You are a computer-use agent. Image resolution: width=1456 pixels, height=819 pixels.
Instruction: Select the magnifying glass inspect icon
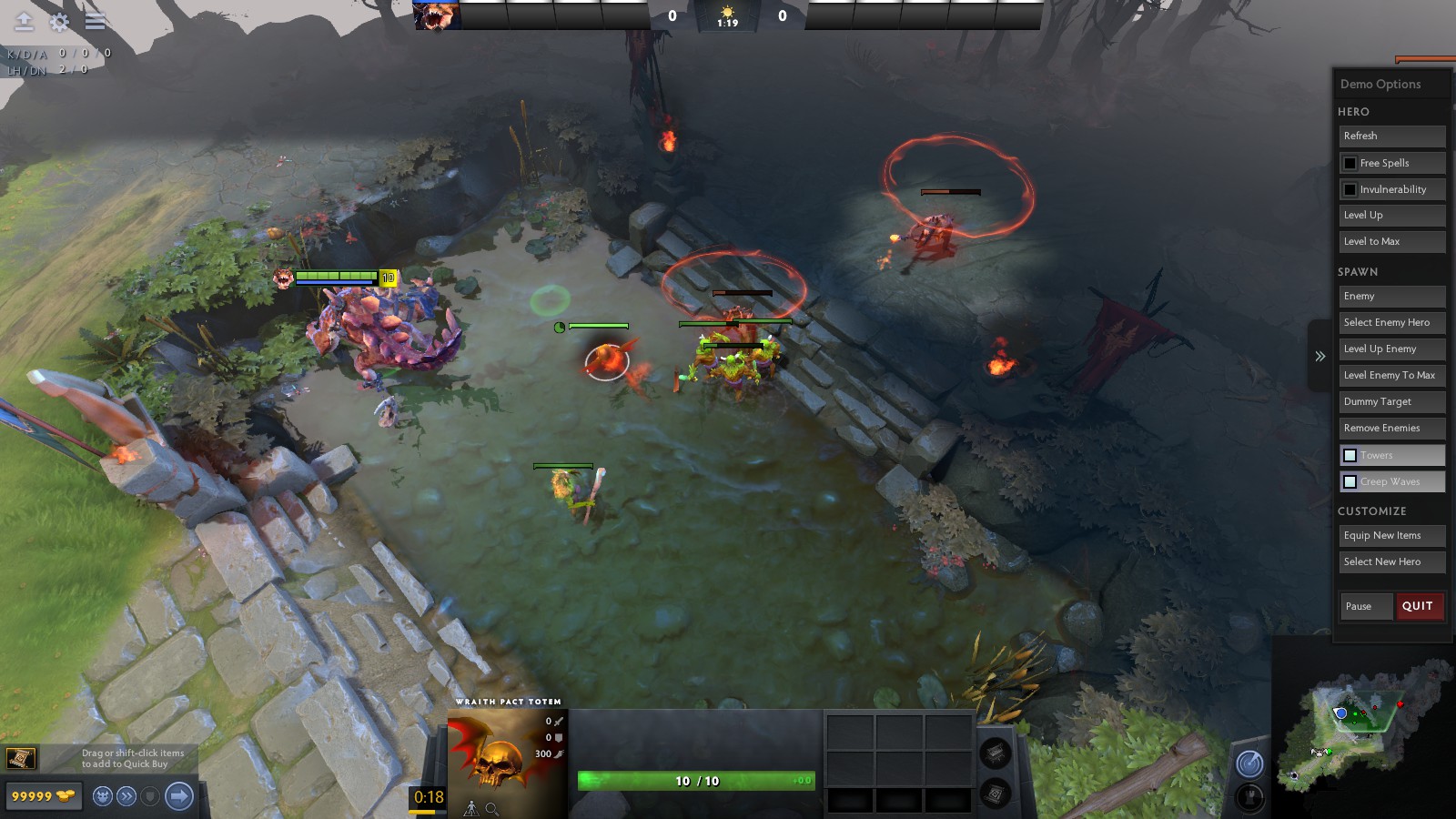[491, 808]
